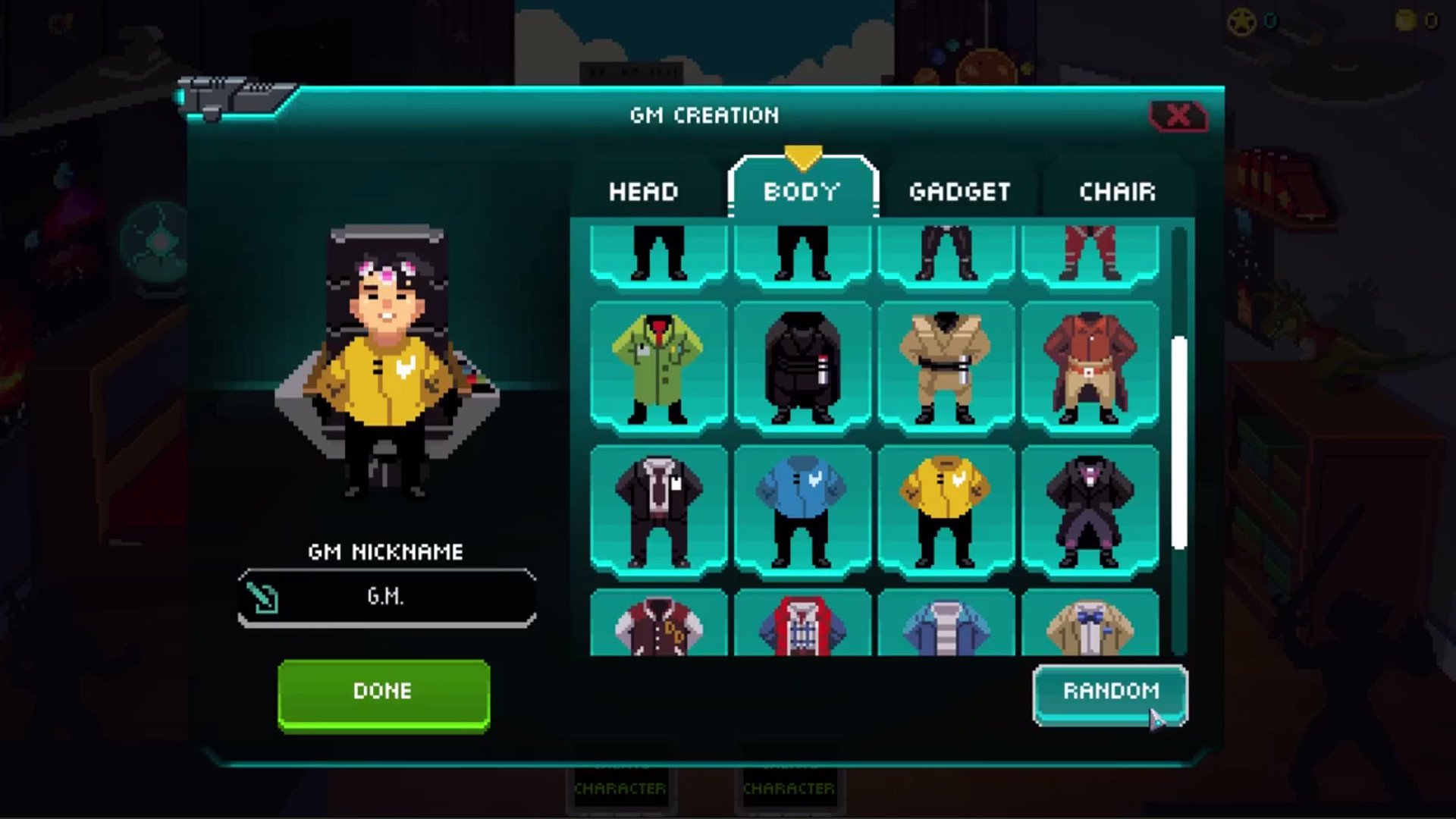This screenshot has height=819, width=1456.
Task: Choose the red coat outfit
Action: point(1090,368)
